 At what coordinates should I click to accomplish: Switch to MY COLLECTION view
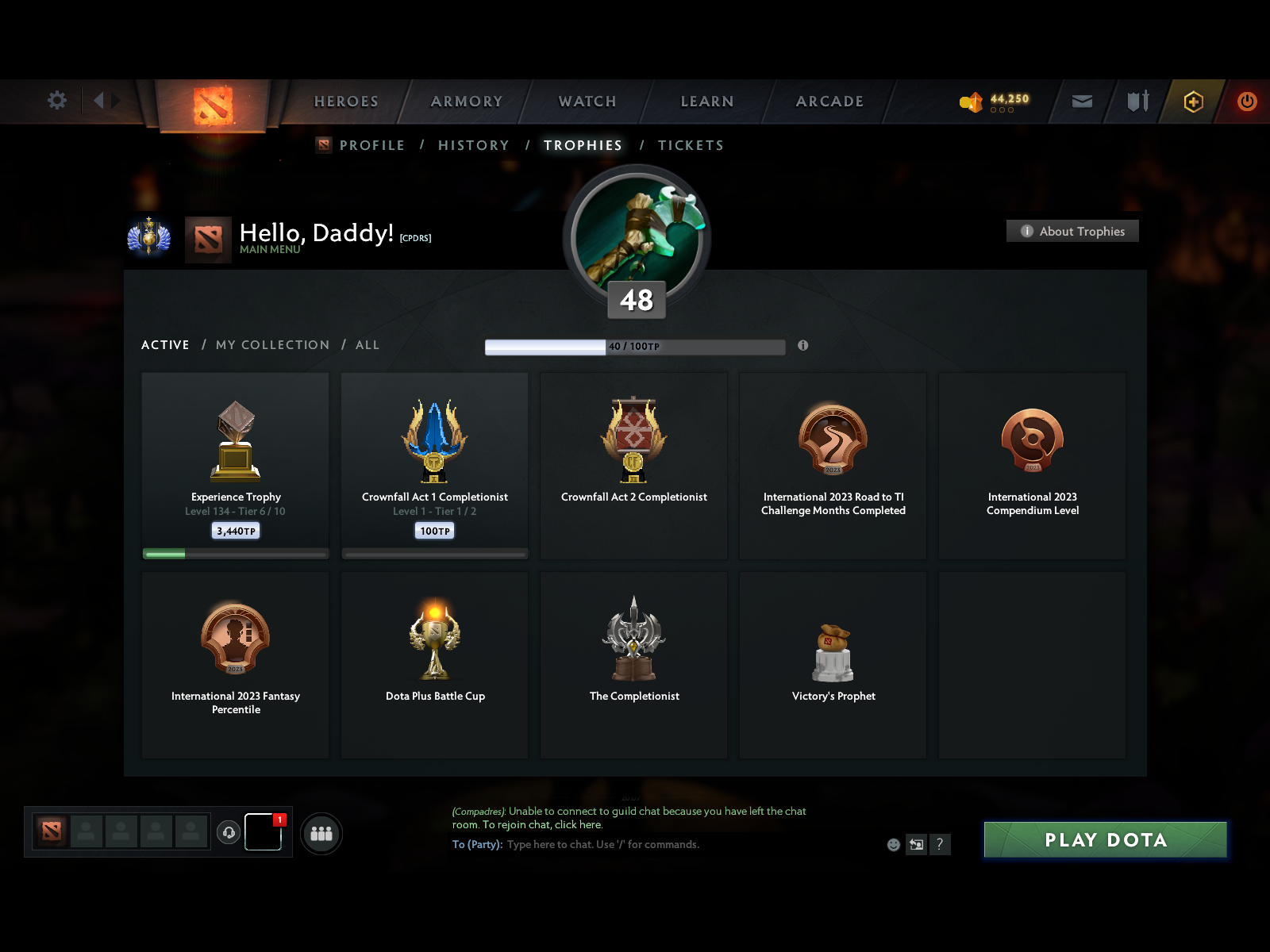coord(272,345)
